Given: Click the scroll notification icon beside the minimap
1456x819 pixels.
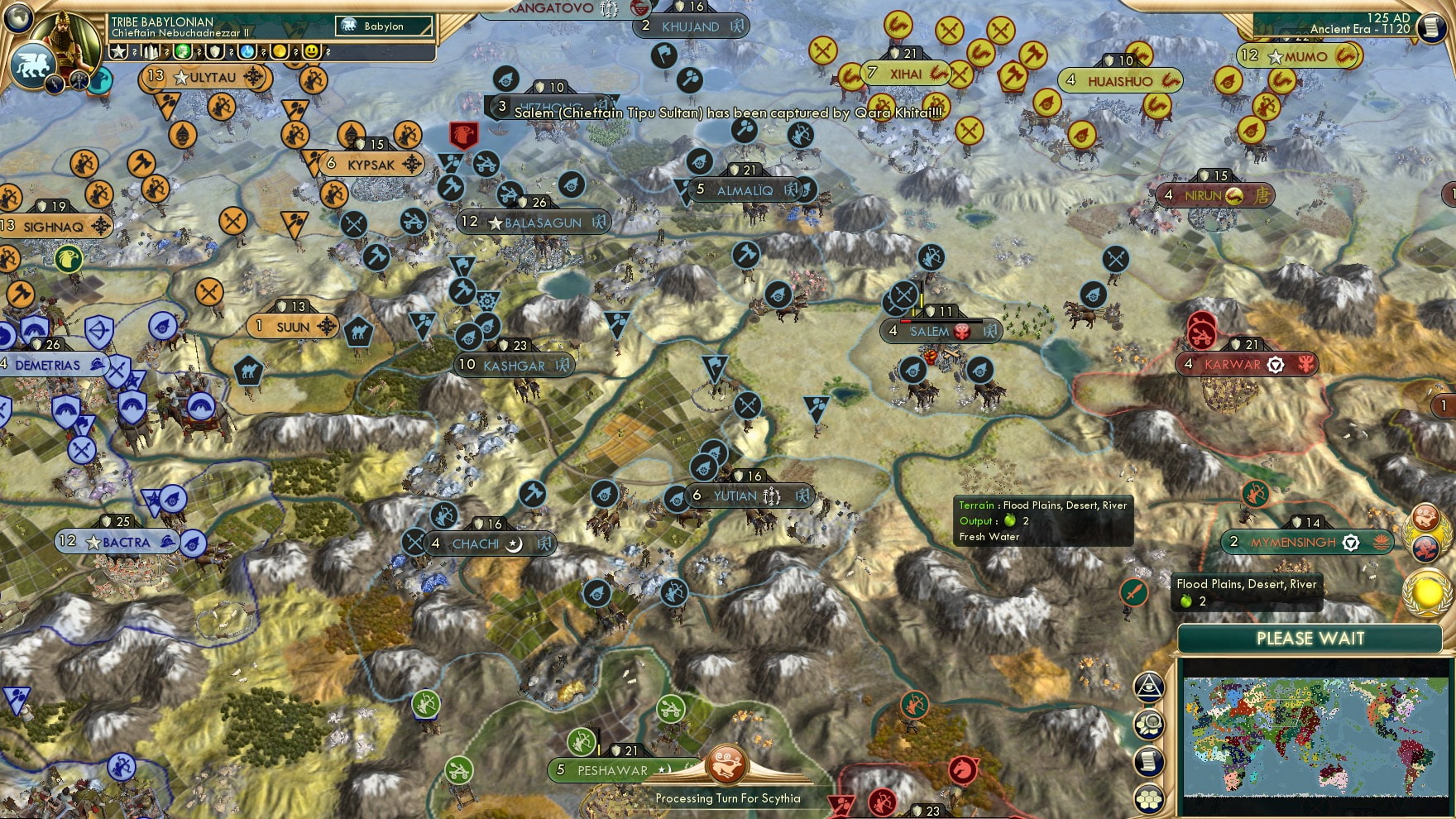Looking at the screenshot, I should [1149, 759].
